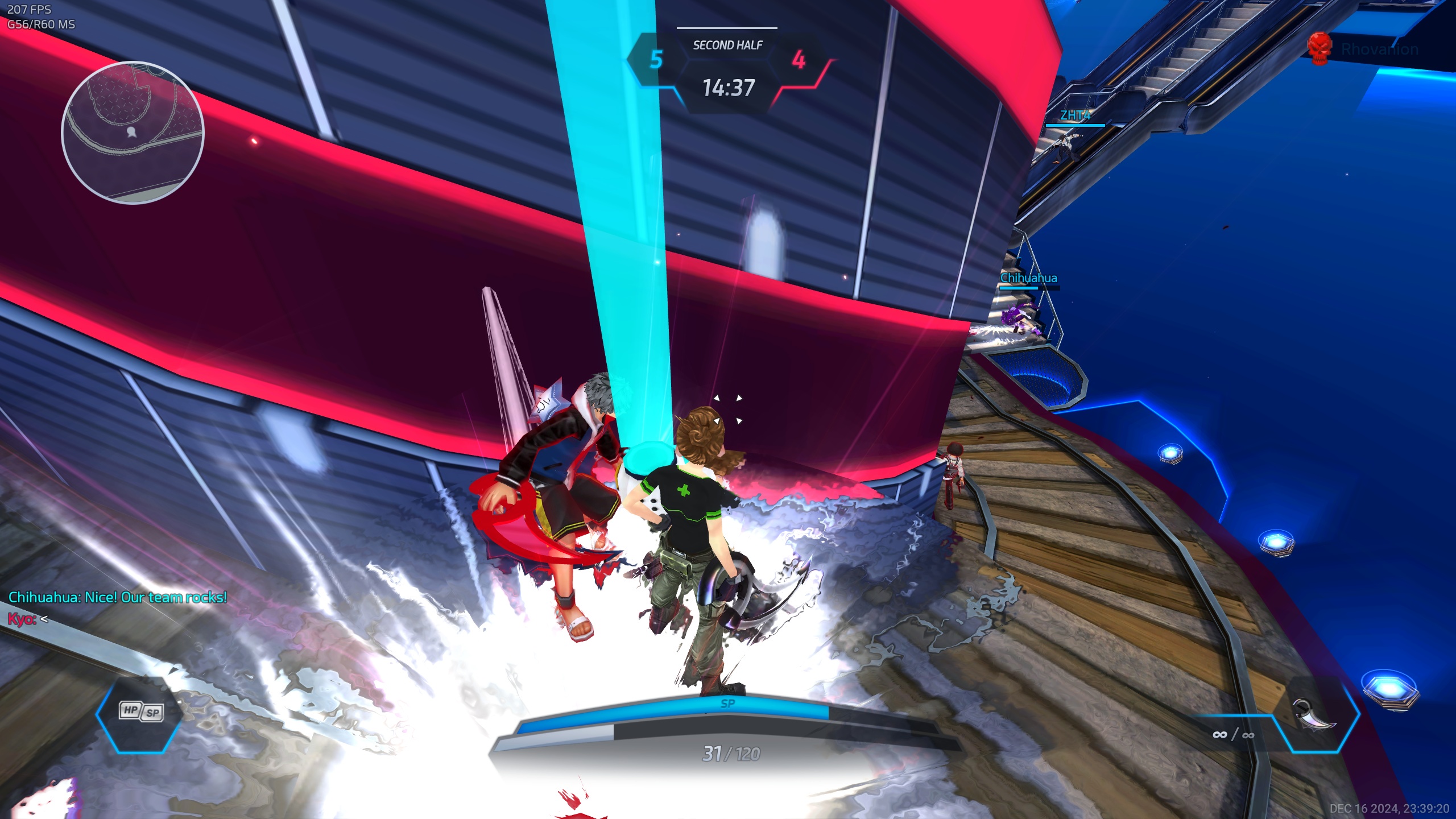Click the ZHT4 teammate nameplate
The height and width of the screenshot is (819, 1456).
(1074, 115)
